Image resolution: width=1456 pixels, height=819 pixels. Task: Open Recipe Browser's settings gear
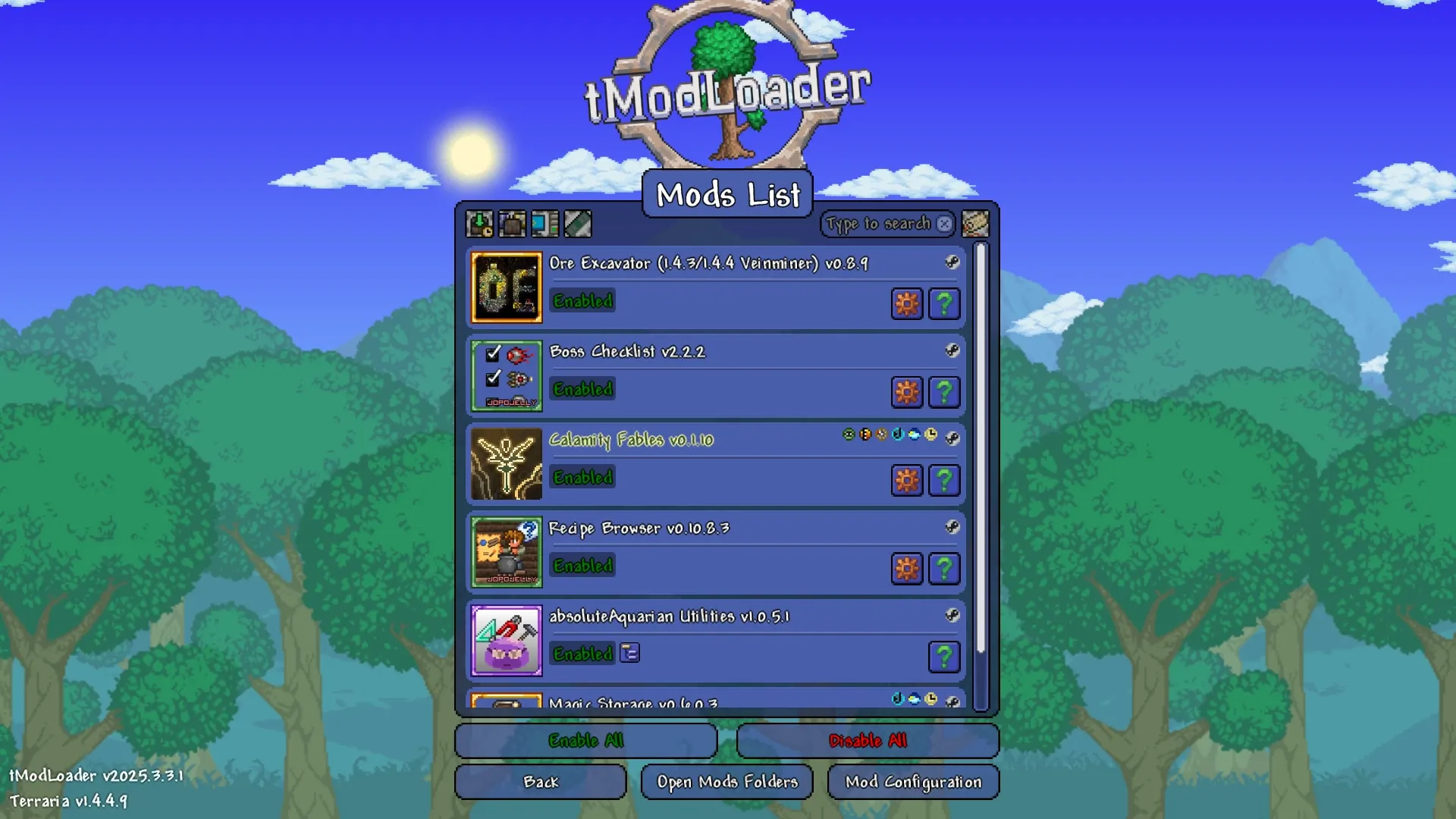coord(907,568)
